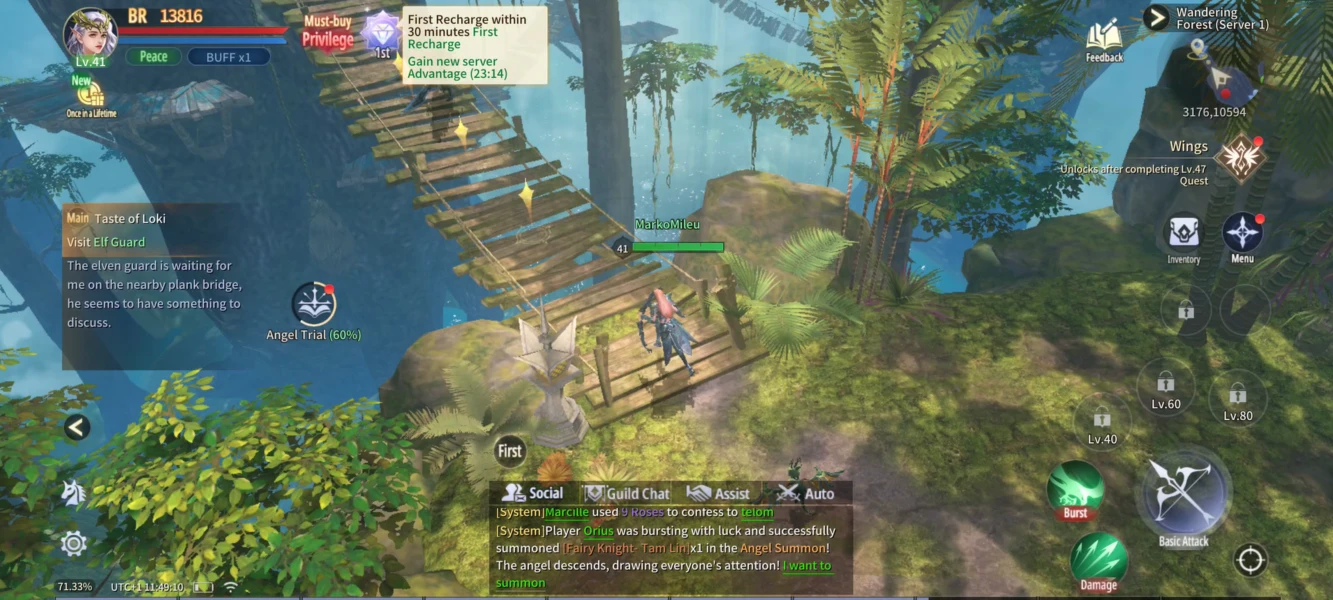Open the Inventory bag

pyautogui.click(x=1184, y=235)
